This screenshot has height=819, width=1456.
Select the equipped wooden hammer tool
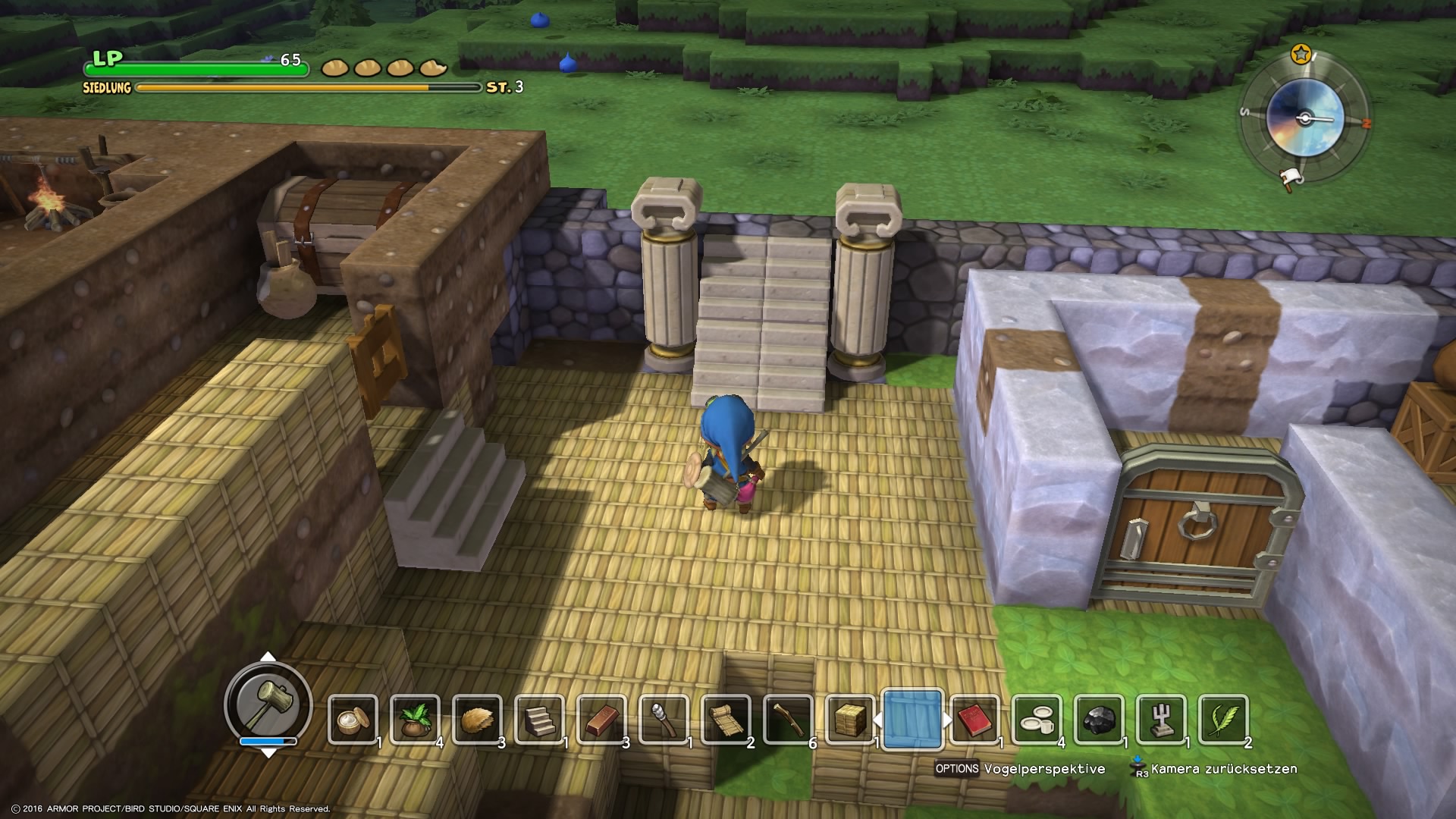pyautogui.click(x=268, y=701)
